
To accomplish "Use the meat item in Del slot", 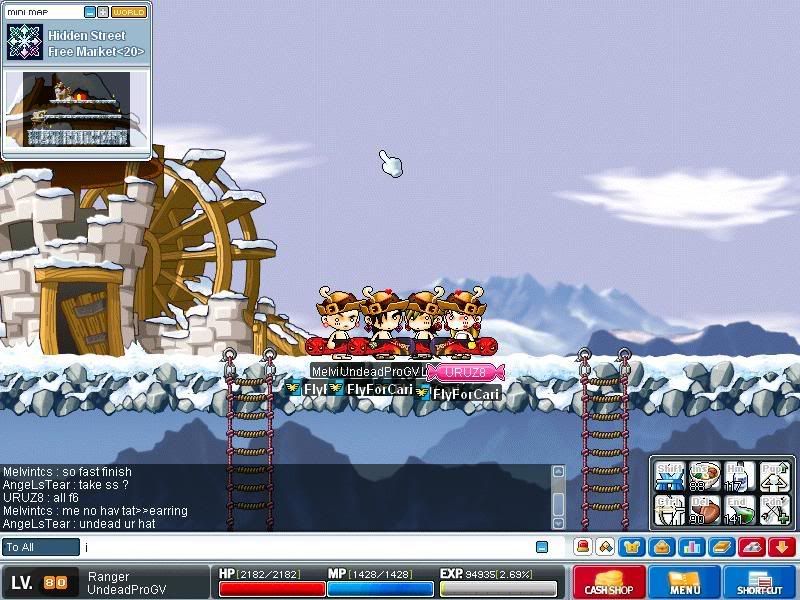I will click(x=705, y=510).
